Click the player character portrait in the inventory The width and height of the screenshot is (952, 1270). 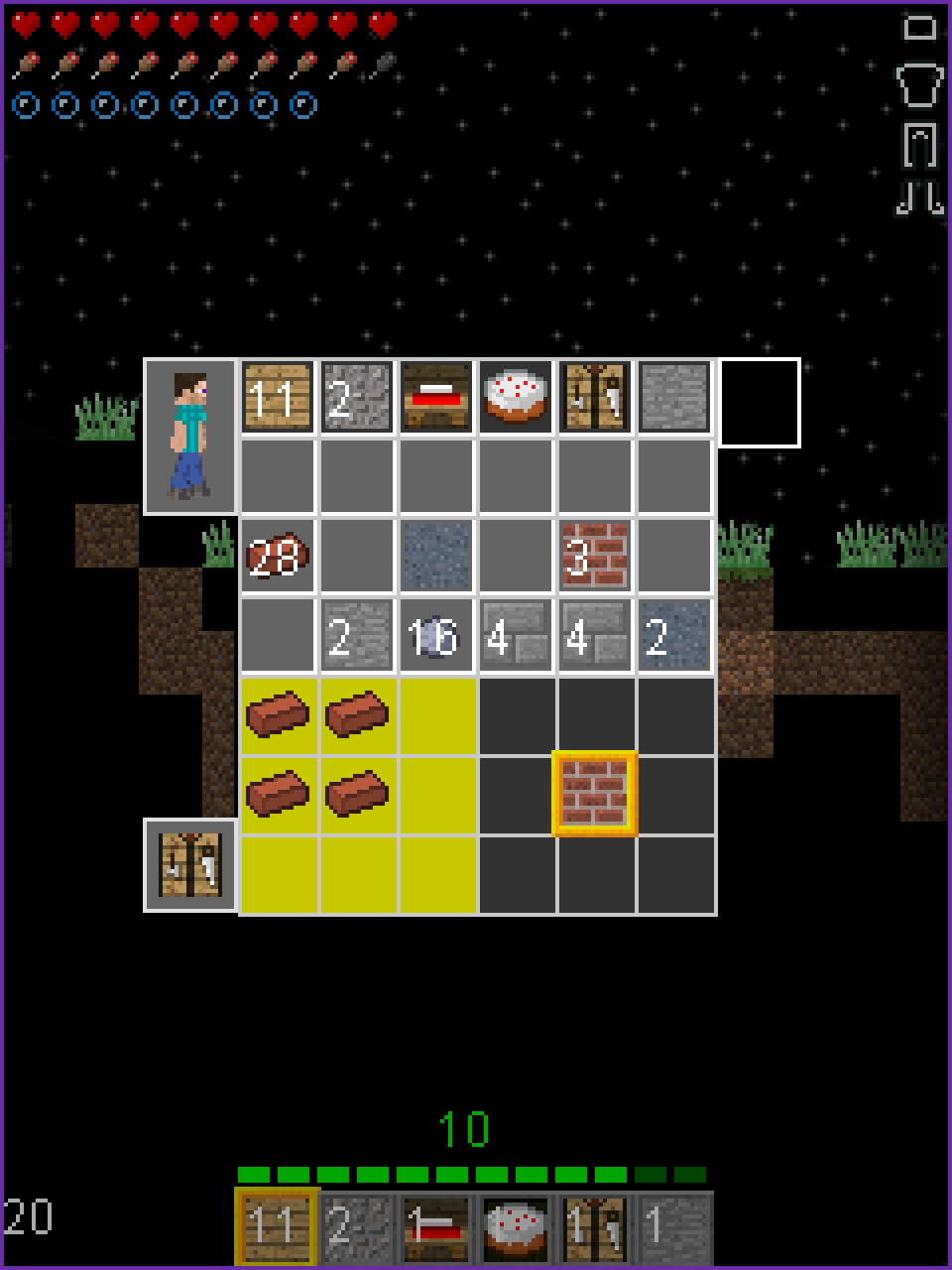tap(191, 437)
